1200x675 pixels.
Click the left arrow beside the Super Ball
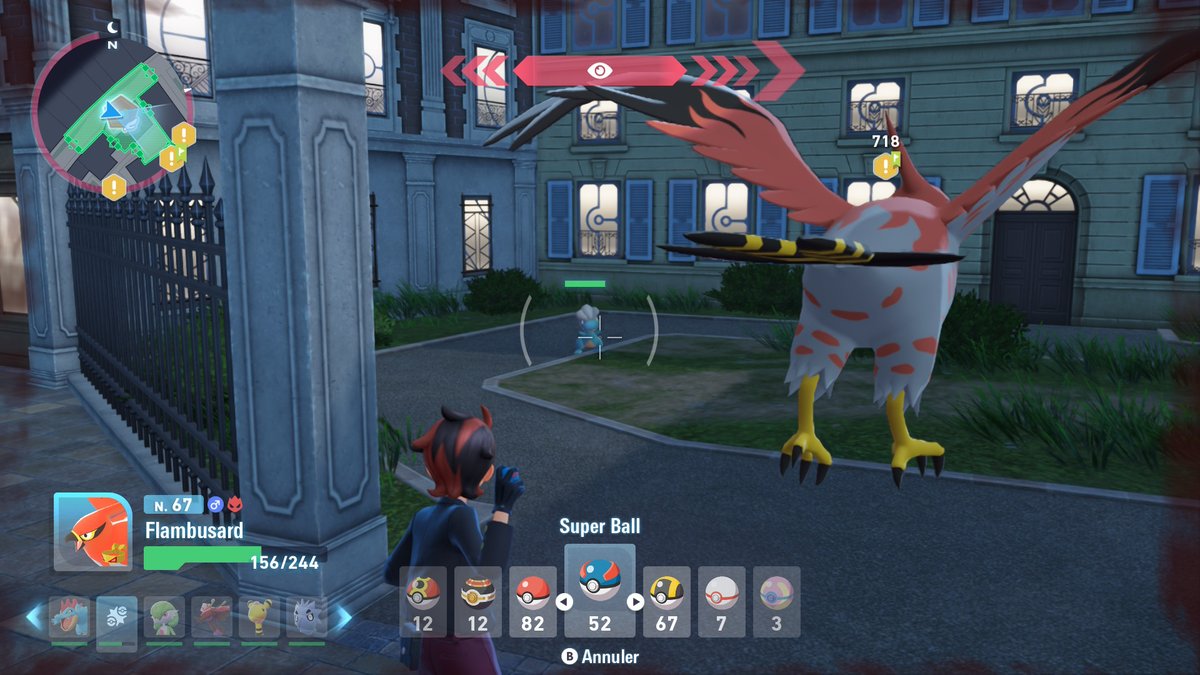point(563,602)
